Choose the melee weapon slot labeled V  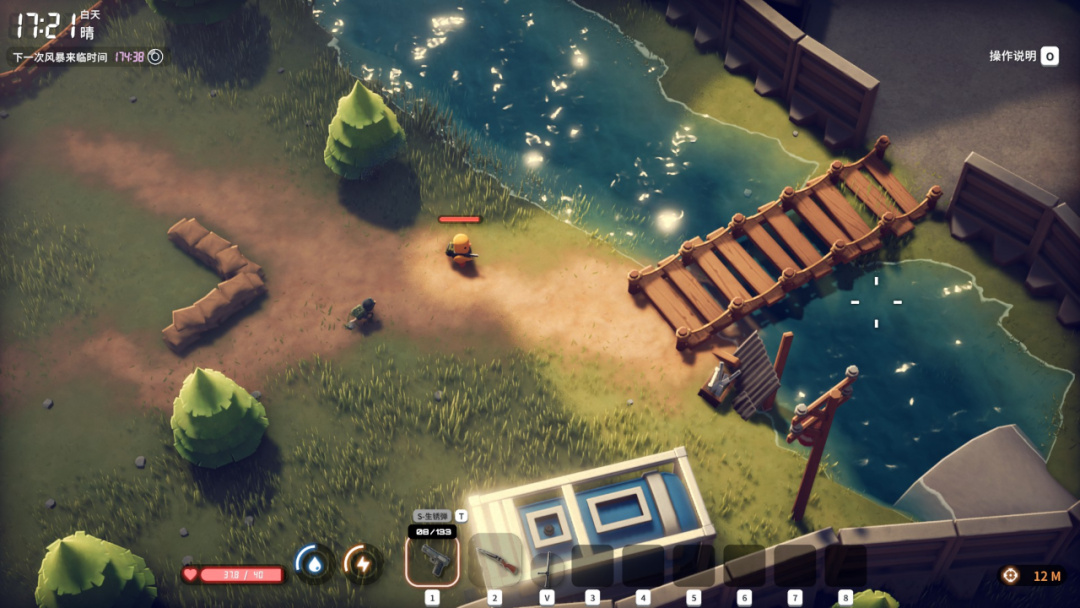point(547,566)
